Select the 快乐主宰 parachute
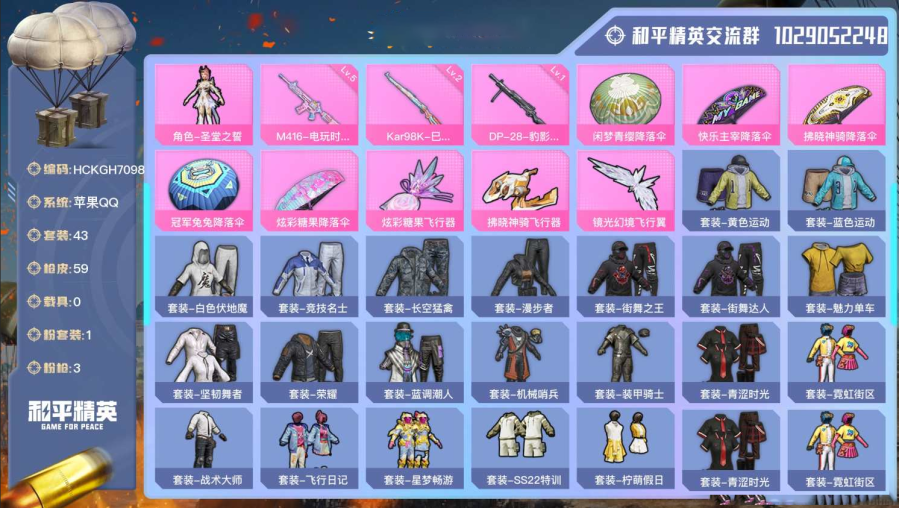900x508 pixels. 731,103
